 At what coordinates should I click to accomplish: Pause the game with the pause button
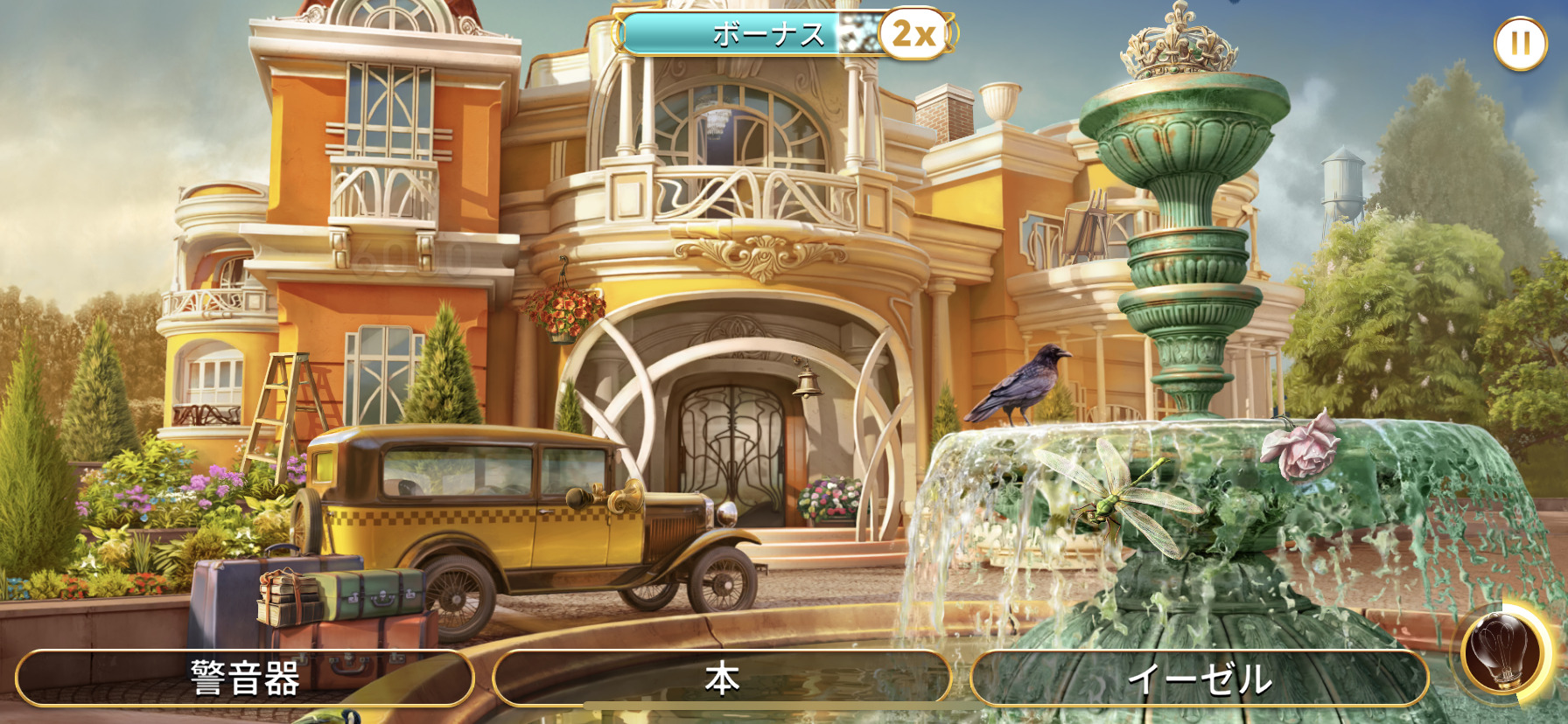[x=1520, y=43]
